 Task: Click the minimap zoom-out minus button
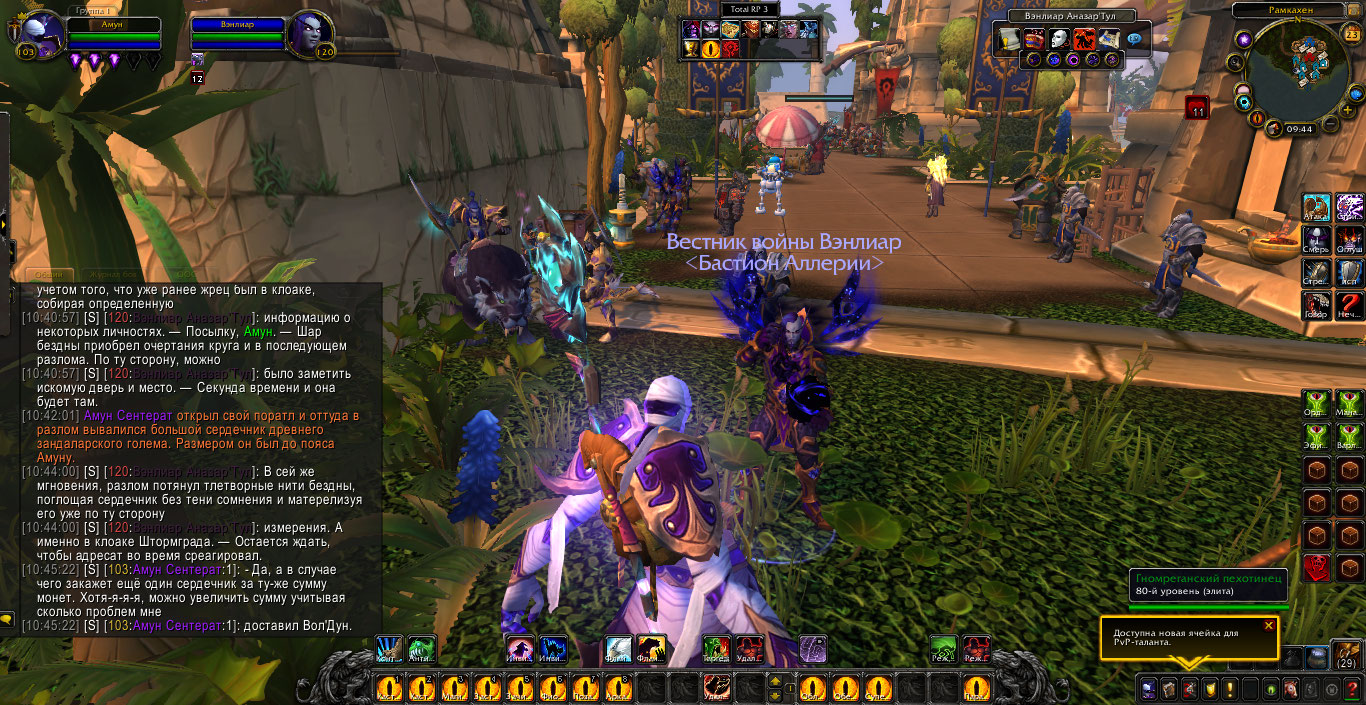coord(1331,125)
